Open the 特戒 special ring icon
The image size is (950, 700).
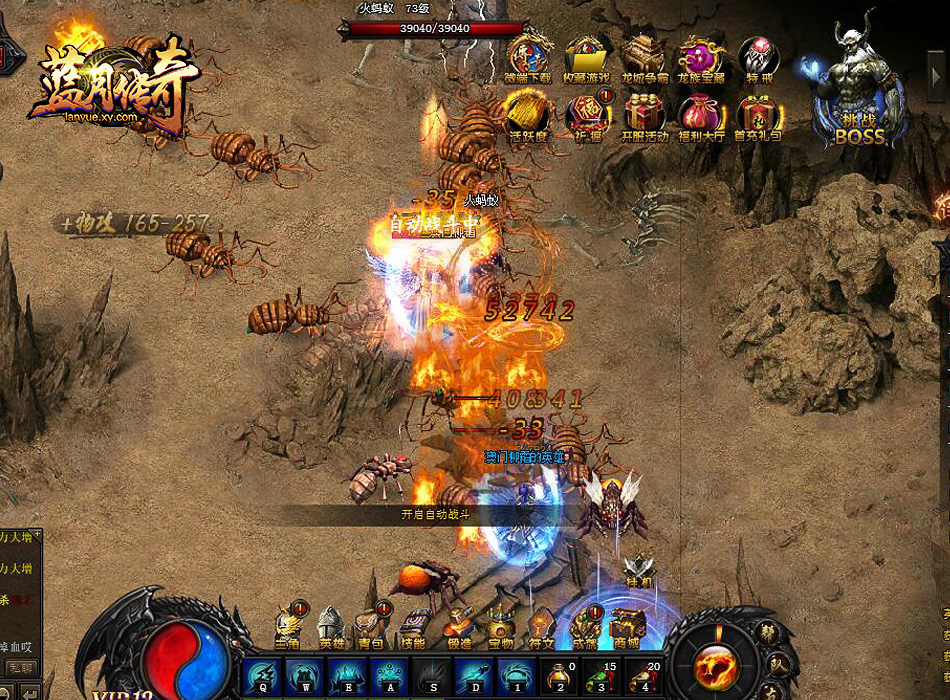758,58
